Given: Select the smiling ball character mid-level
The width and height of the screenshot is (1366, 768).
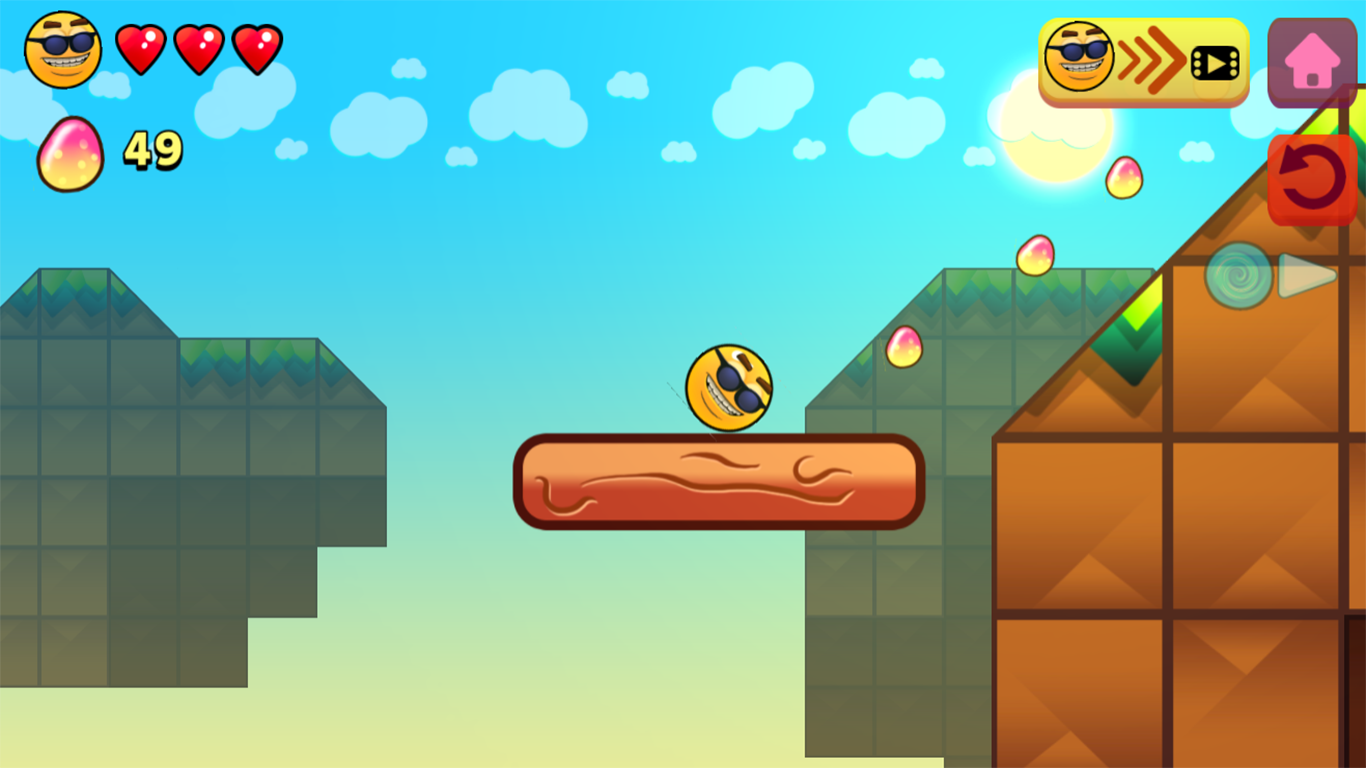Looking at the screenshot, I should tap(729, 388).
